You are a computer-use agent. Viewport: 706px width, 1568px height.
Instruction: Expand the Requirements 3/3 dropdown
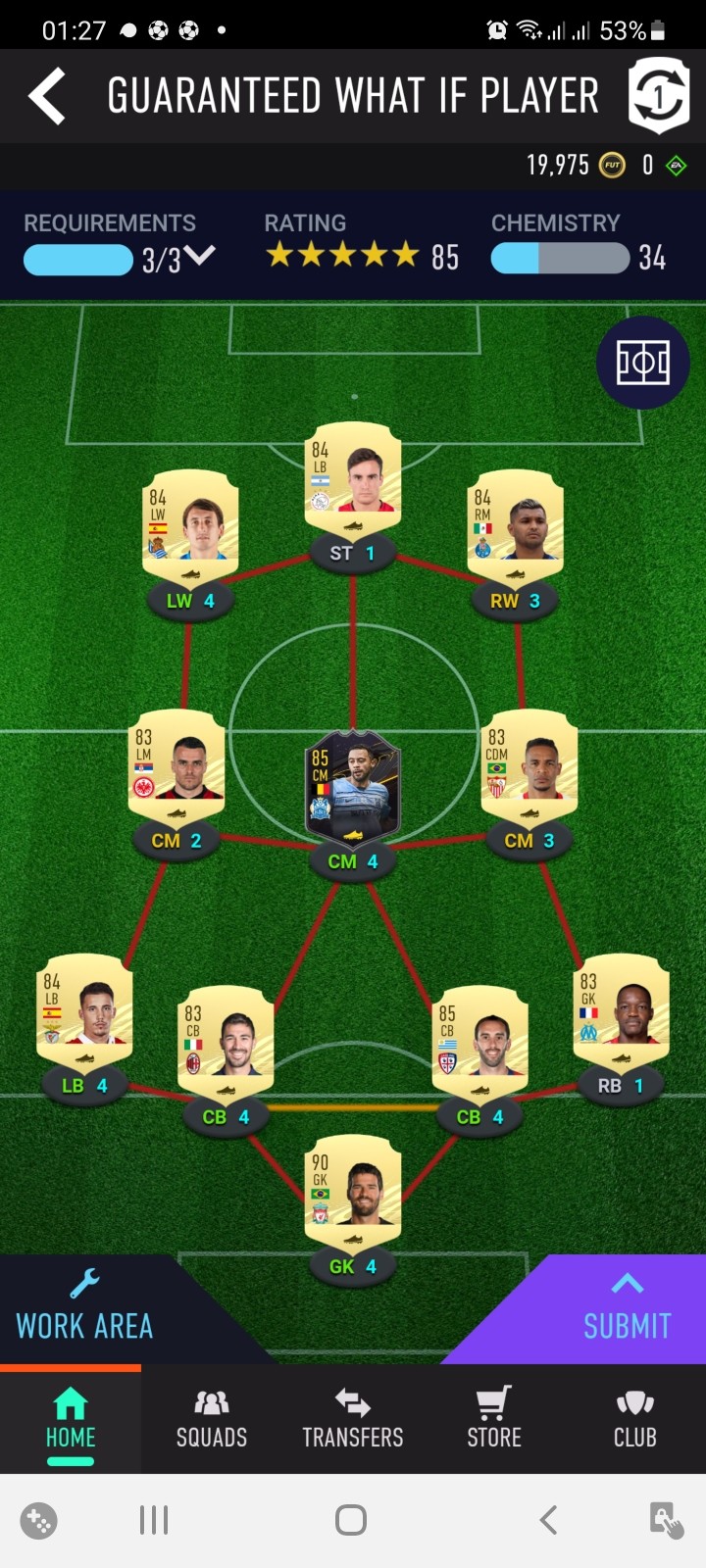[x=199, y=258]
